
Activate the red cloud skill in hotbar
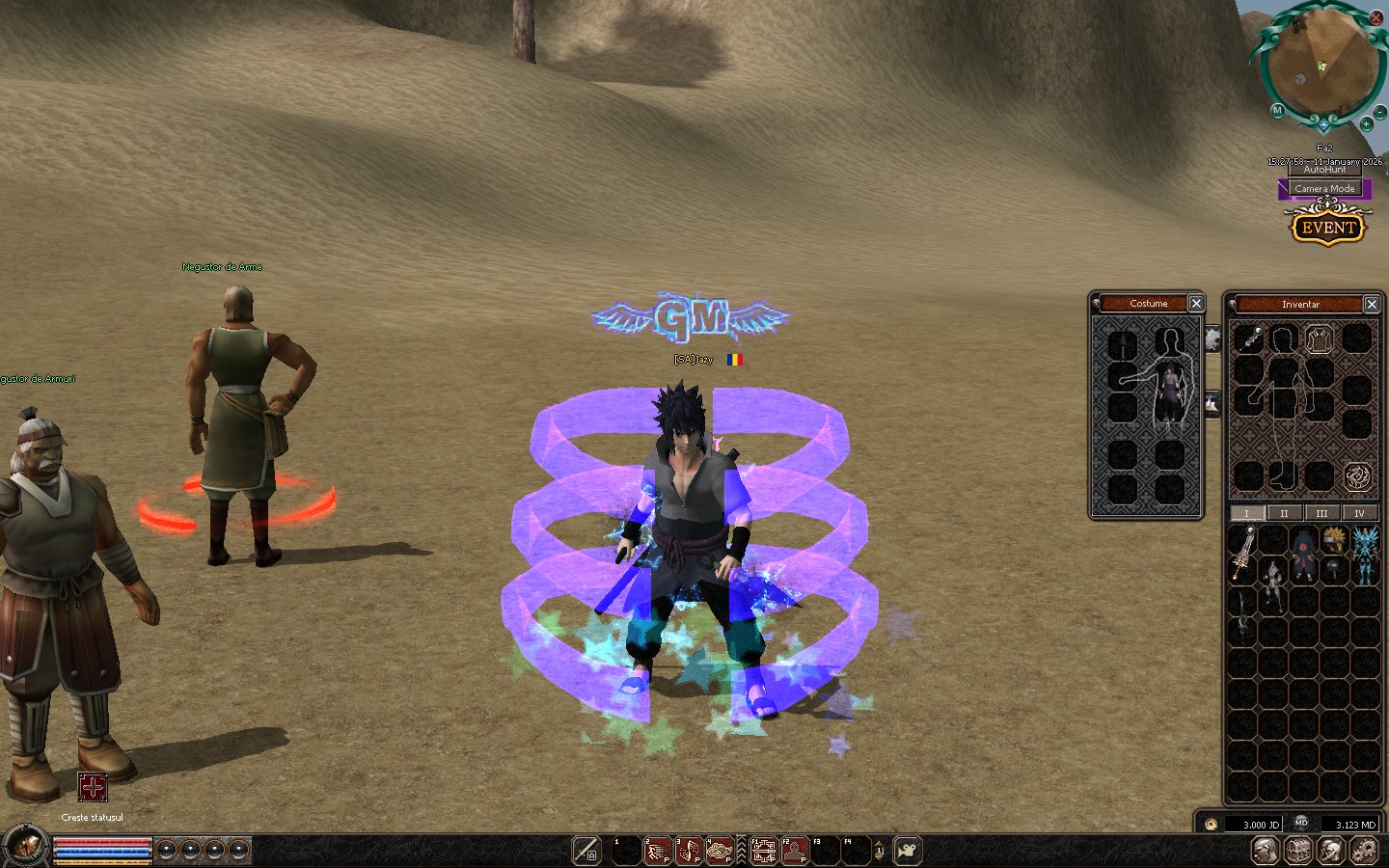[x=720, y=851]
